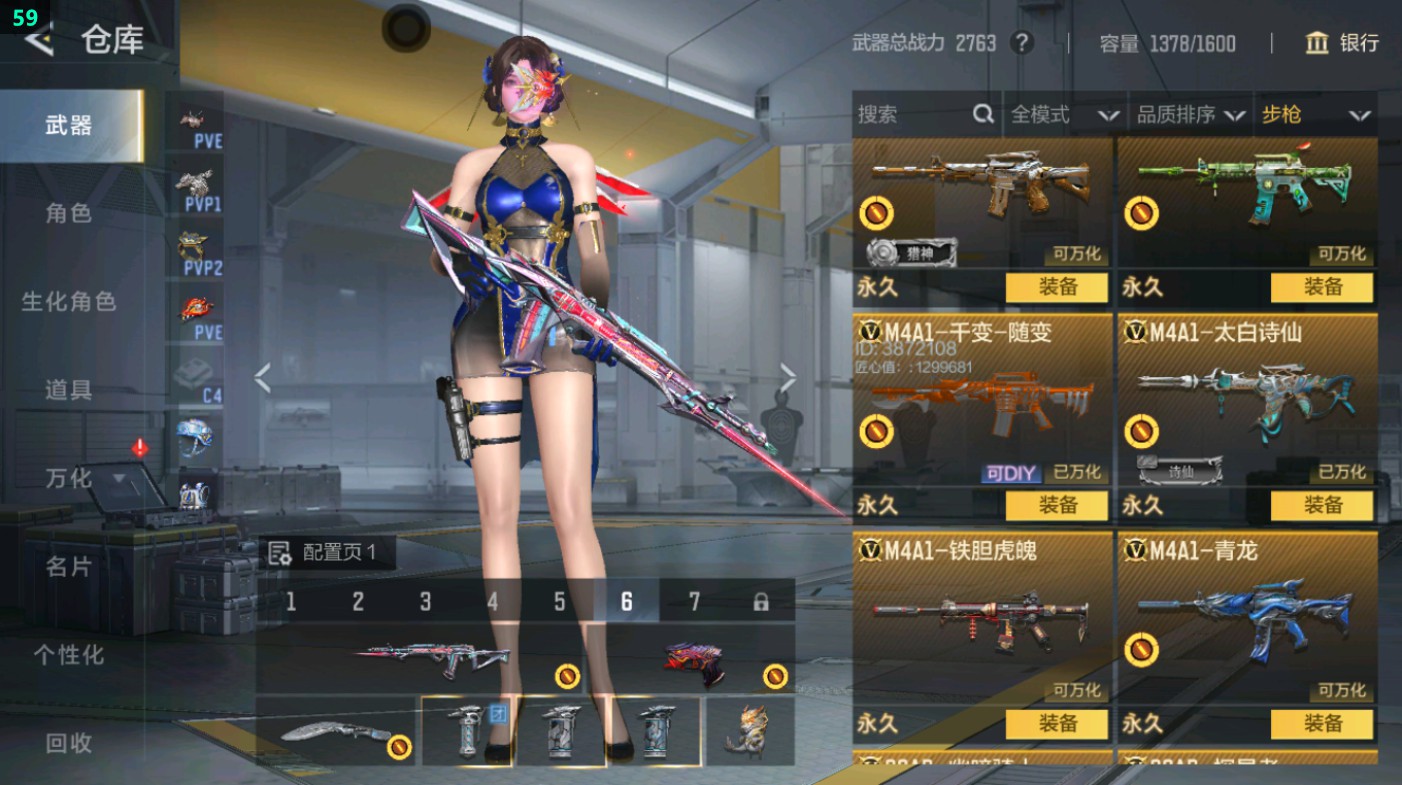
Task: Open the 品质排序 sort dropdown
Action: [1190, 115]
